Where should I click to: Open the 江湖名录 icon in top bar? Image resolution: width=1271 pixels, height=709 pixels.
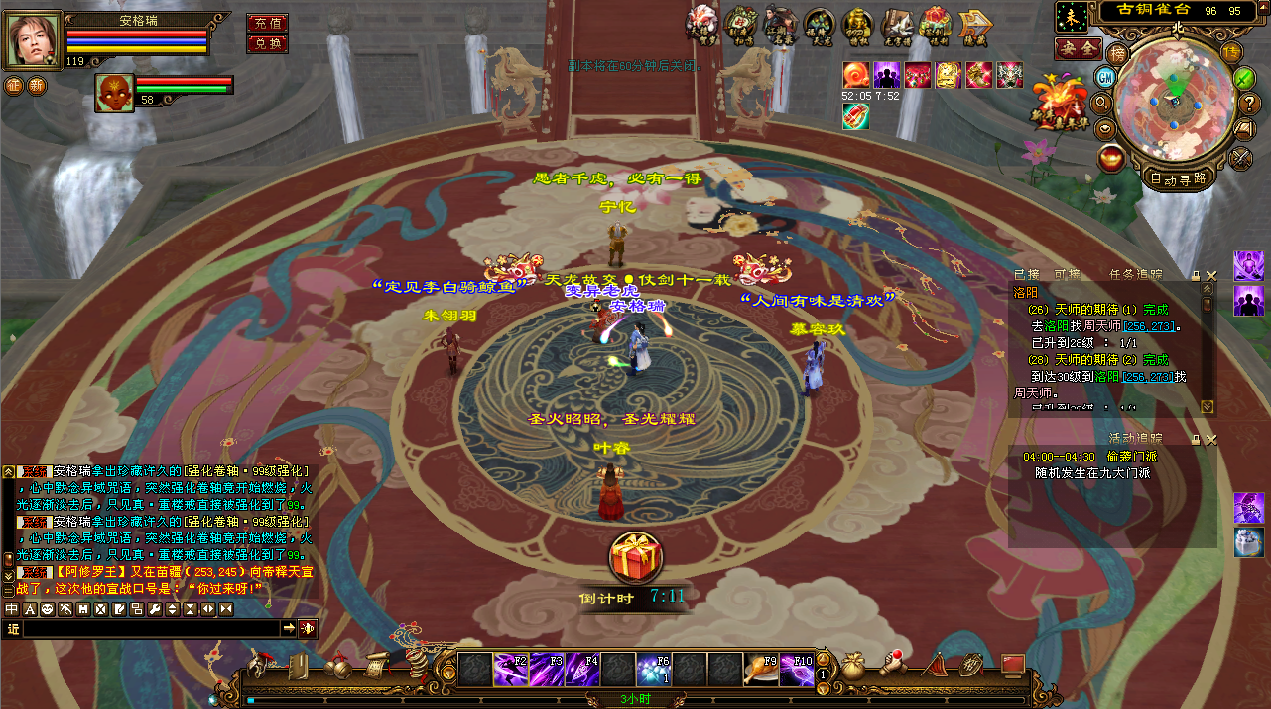[780, 24]
